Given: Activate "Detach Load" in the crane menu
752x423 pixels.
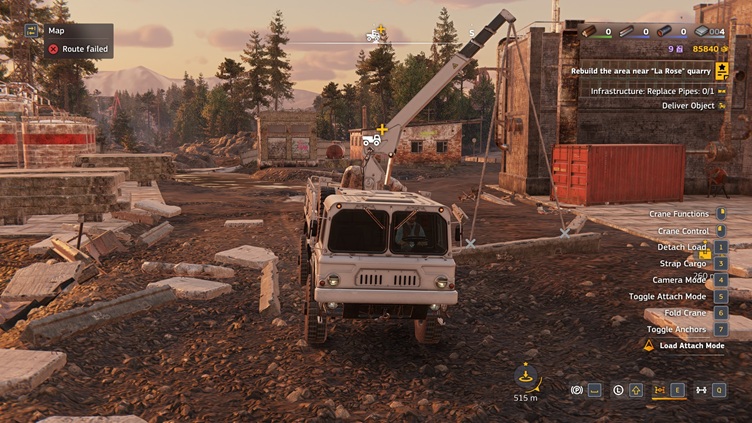Looking at the screenshot, I should (682, 247).
